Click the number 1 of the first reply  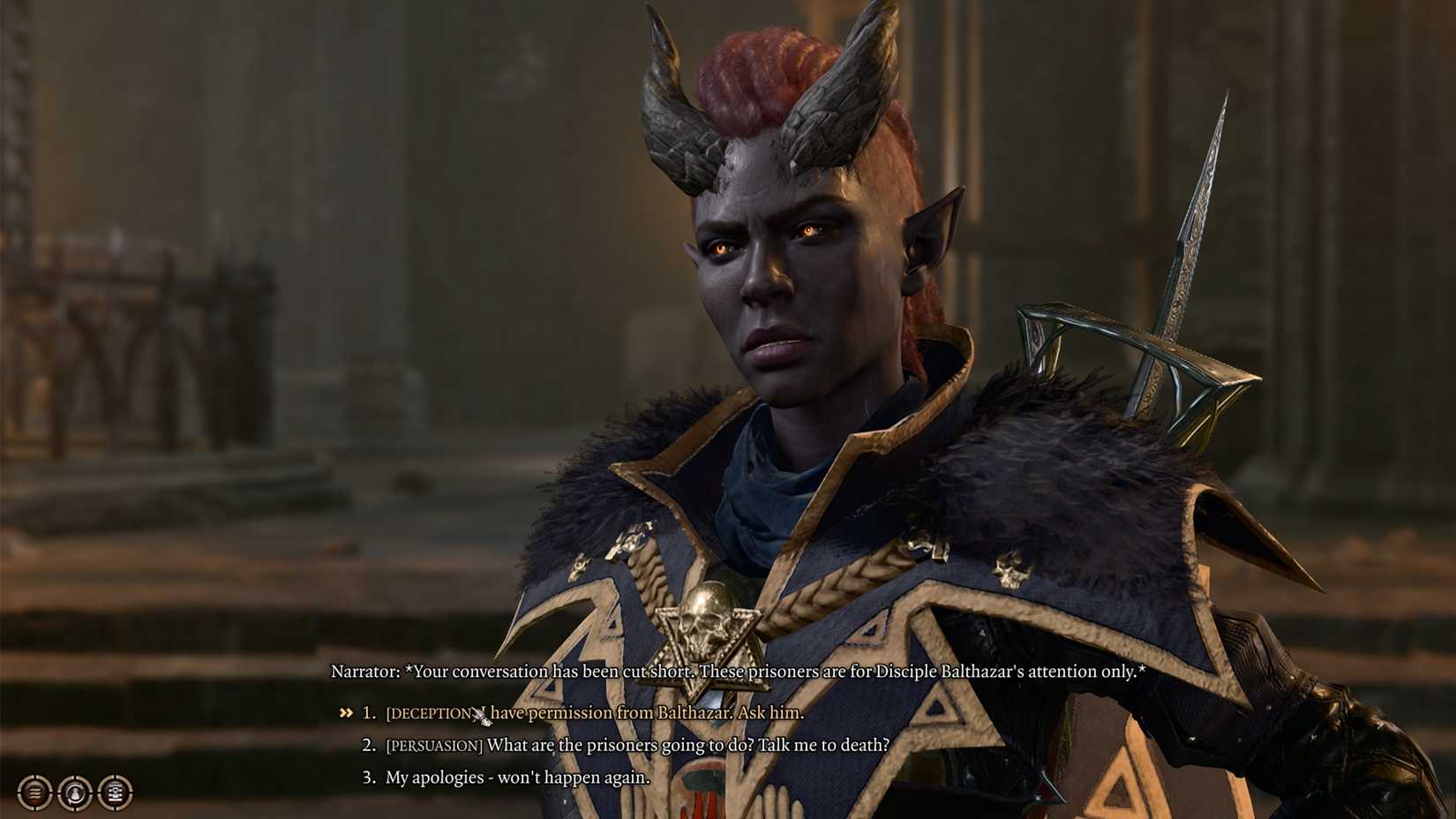pos(368,714)
